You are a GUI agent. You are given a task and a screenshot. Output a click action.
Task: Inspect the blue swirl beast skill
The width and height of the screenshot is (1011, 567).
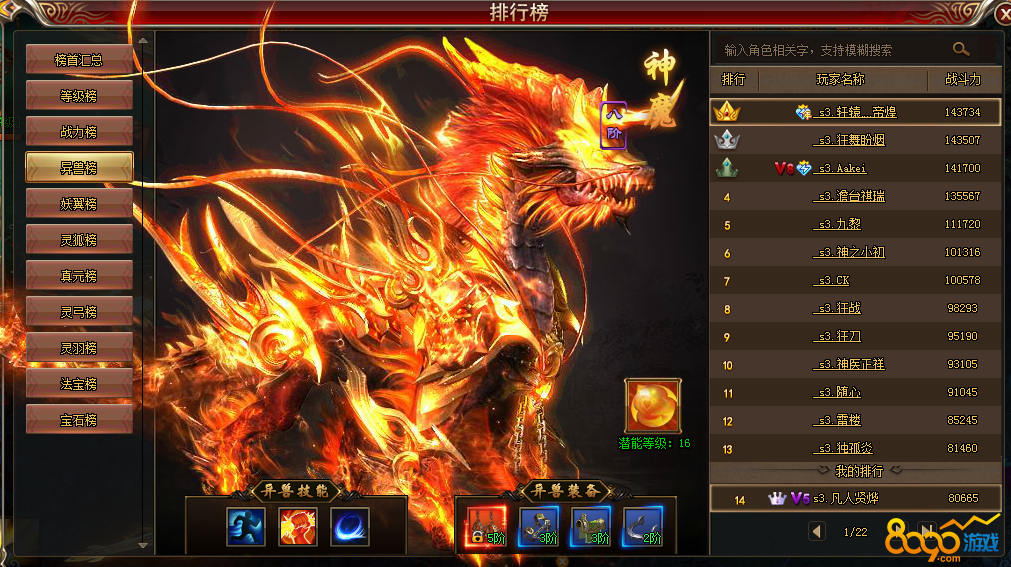pos(350,527)
